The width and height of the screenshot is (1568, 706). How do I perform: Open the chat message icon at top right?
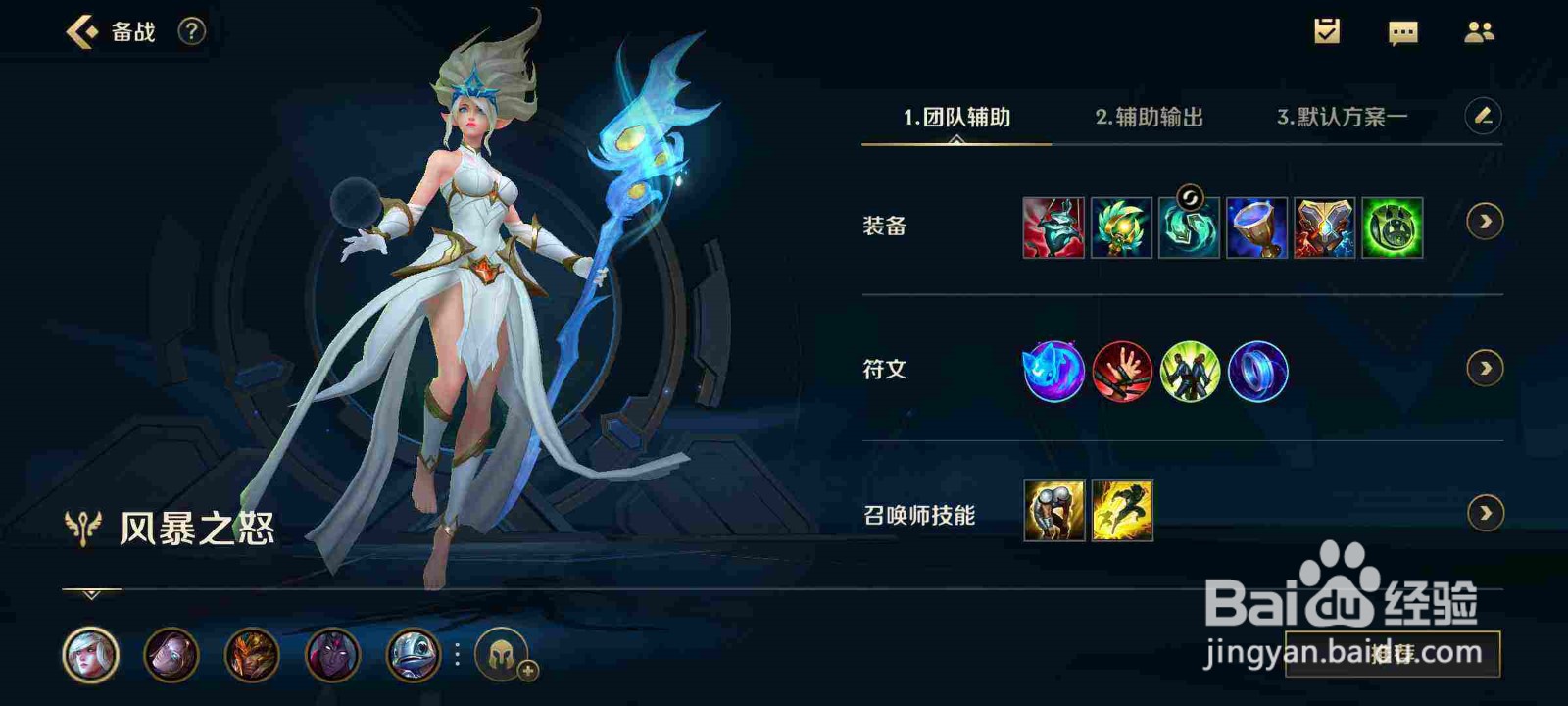pyautogui.click(x=1403, y=32)
